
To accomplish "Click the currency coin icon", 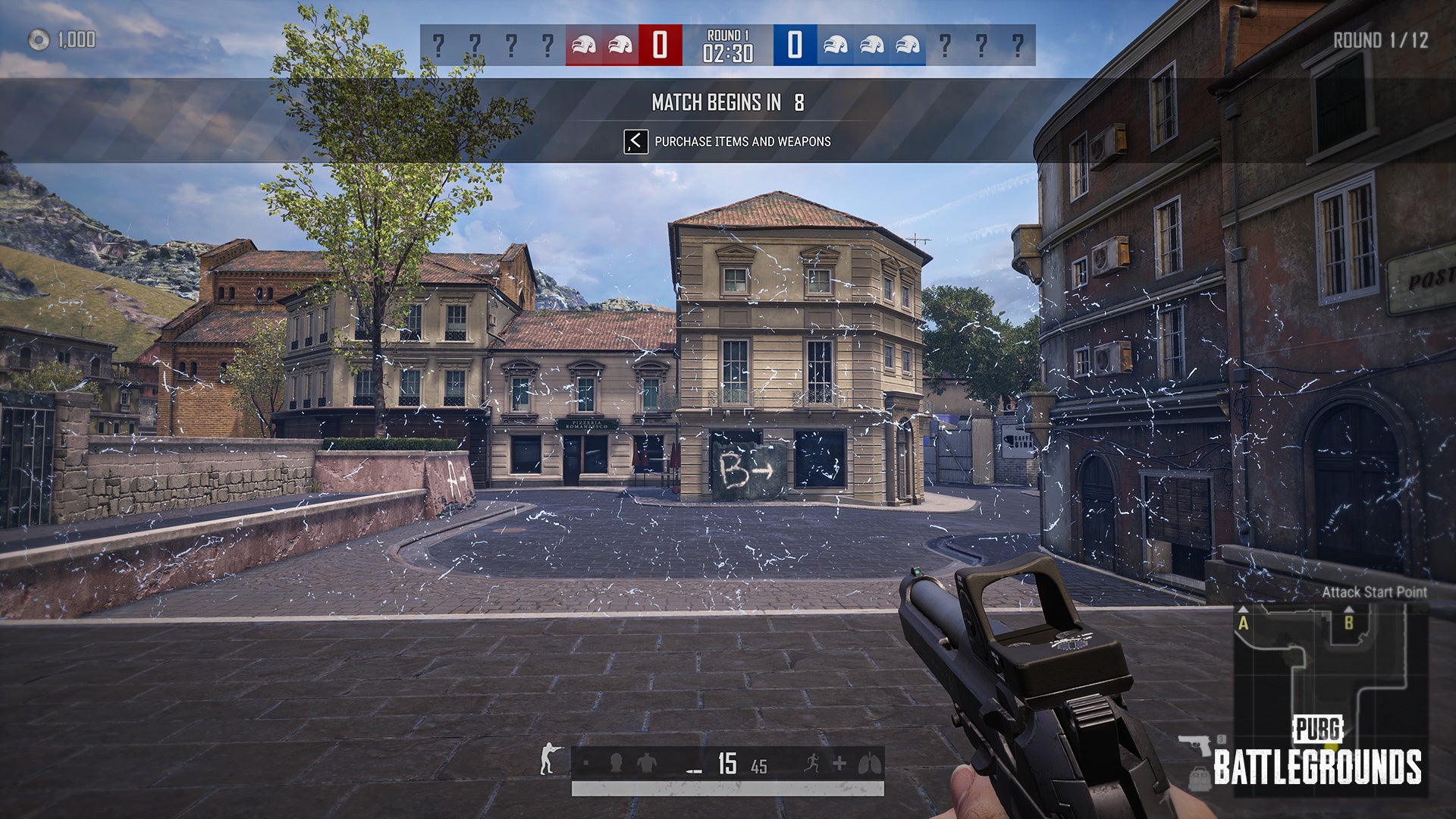I will tap(39, 40).
